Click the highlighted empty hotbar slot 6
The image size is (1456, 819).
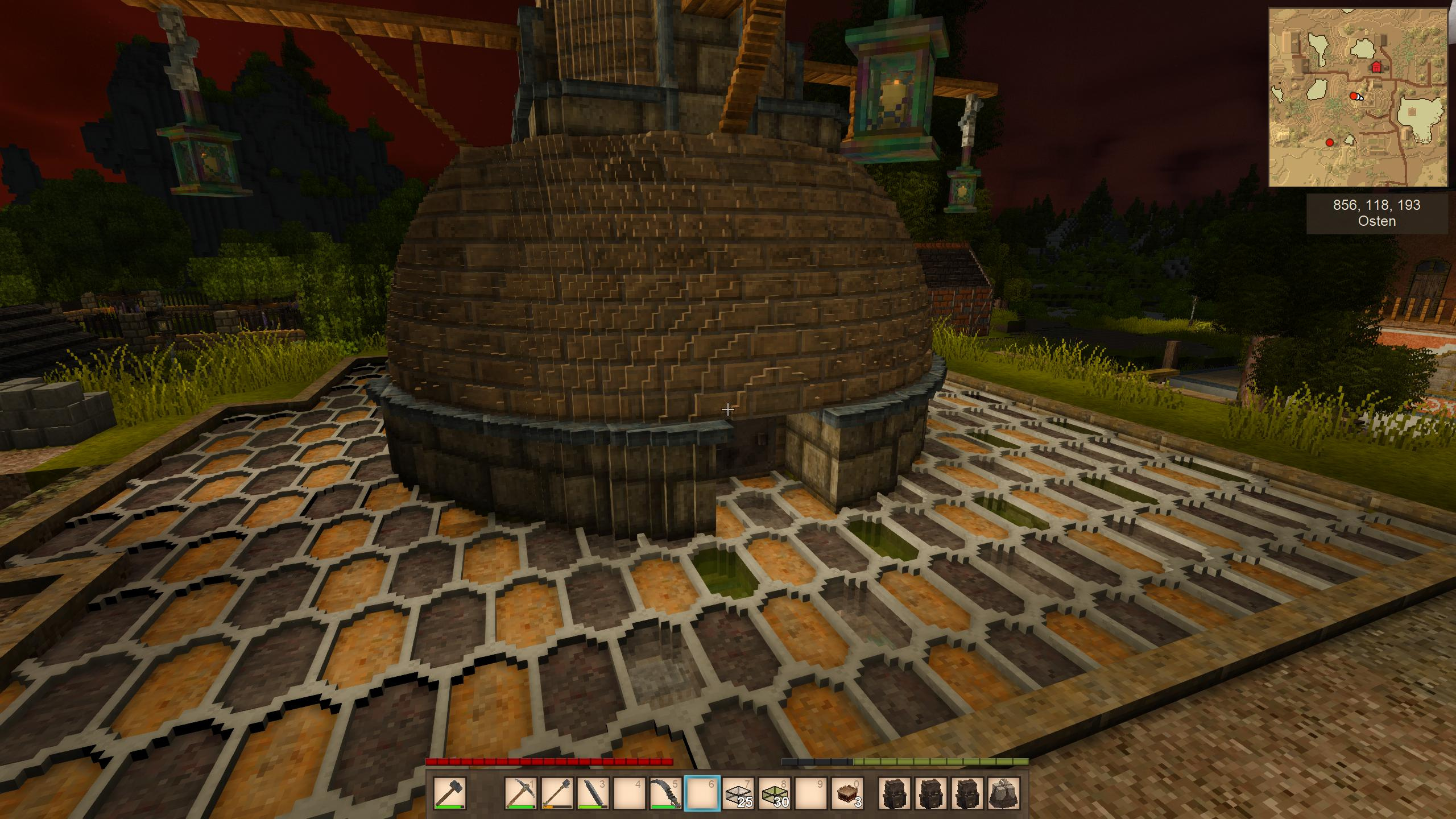point(702,792)
